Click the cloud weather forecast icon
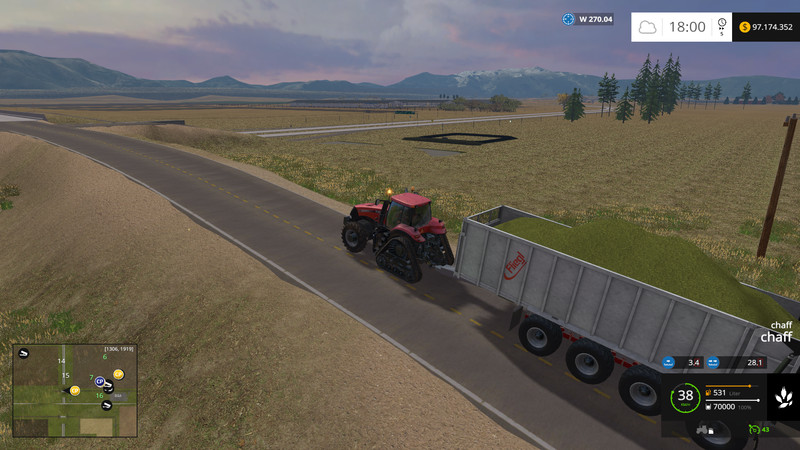 648,27
